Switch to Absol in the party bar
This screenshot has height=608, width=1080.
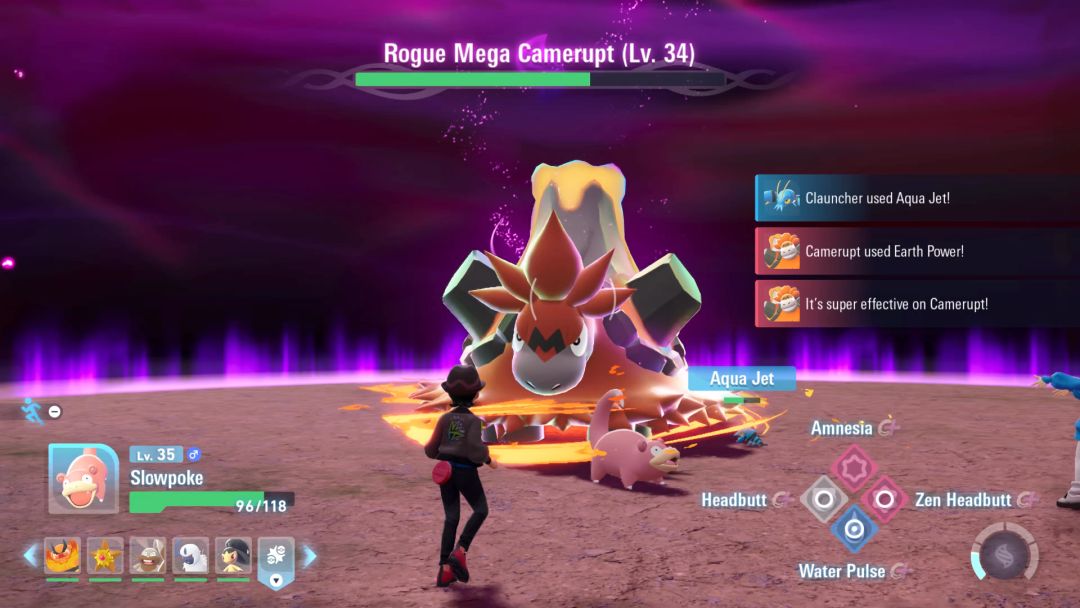191,555
